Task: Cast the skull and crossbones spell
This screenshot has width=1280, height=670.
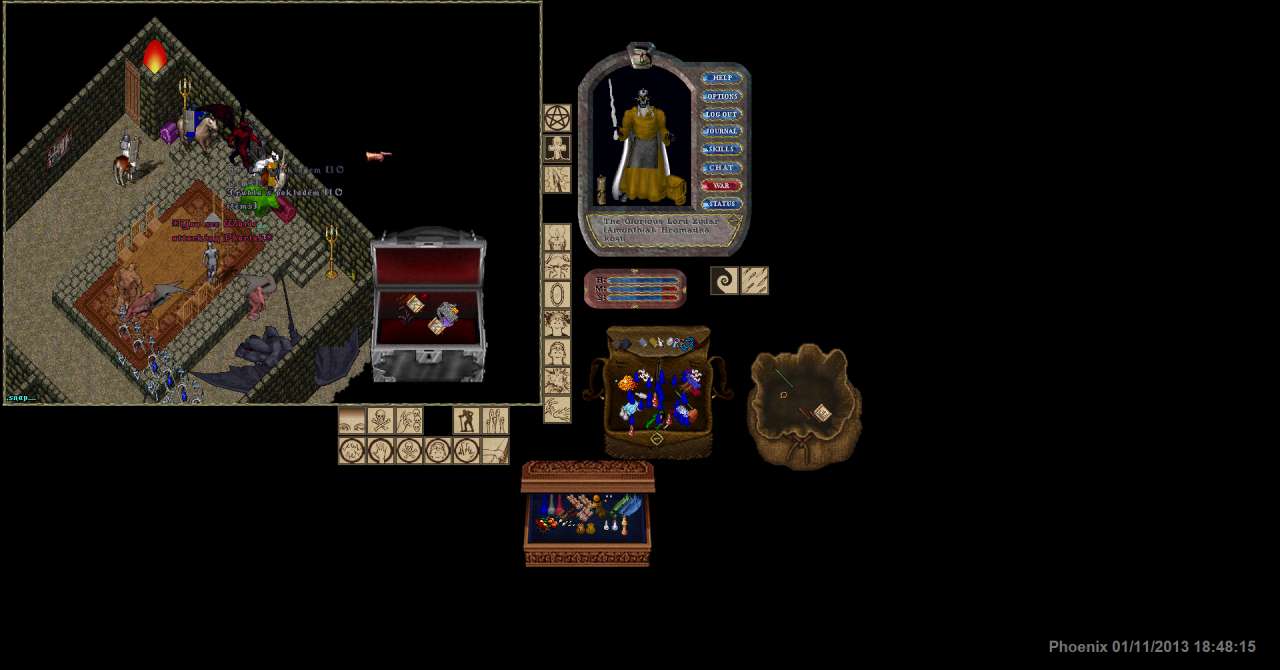Action: [381, 420]
